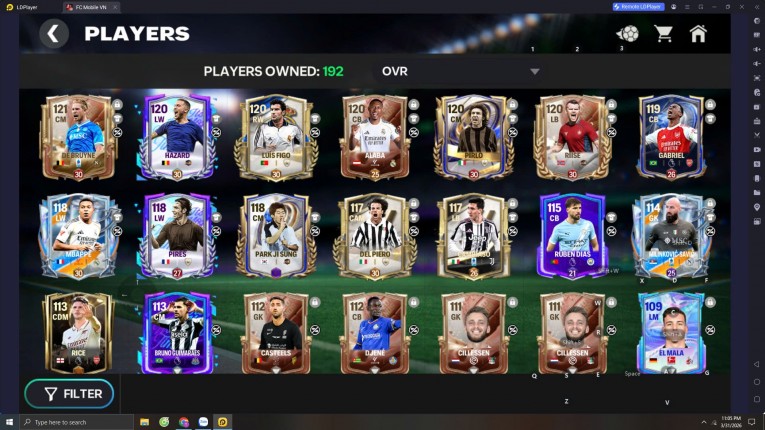Pick the El Mala card
Screen dimensions: 765x430
click(x=668, y=333)
